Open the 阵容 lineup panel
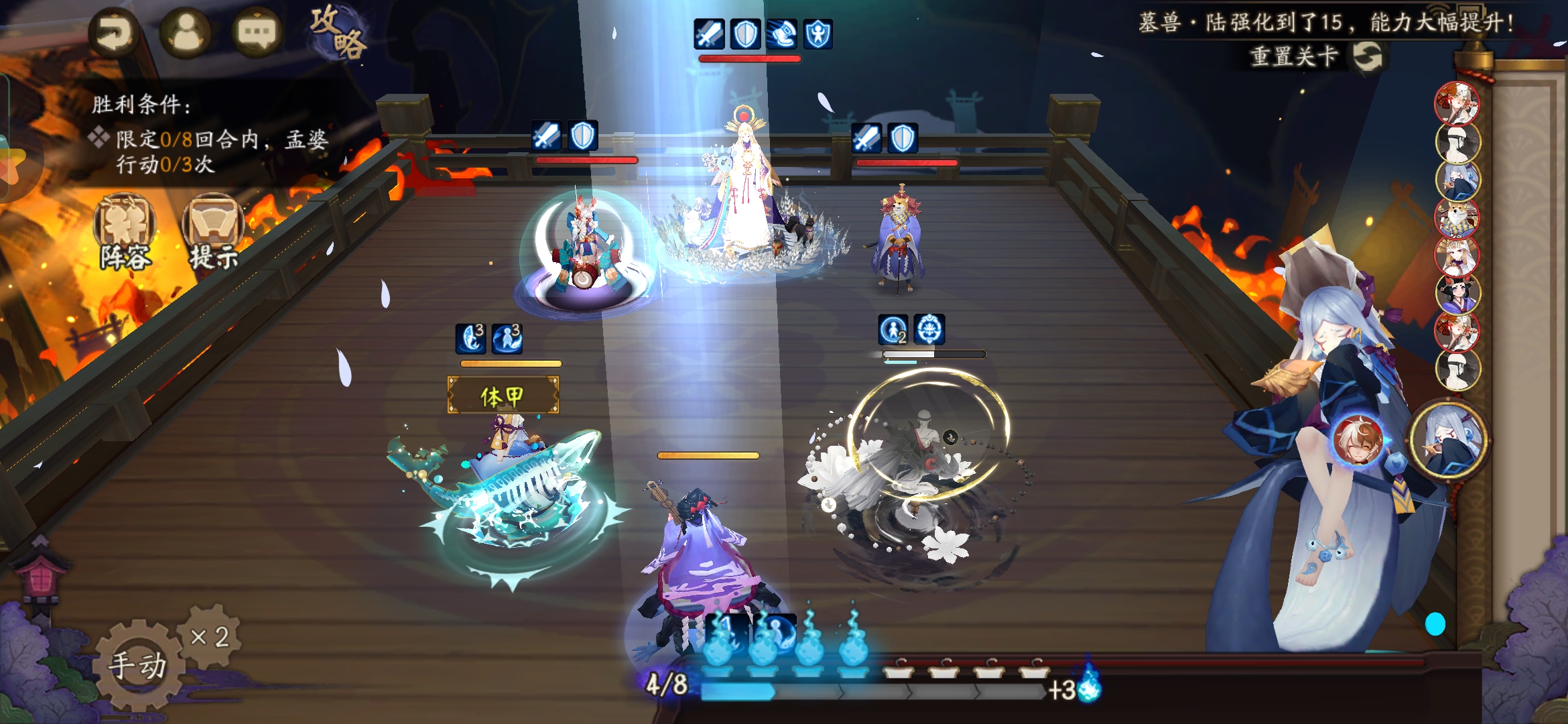 tap(125, 231)
